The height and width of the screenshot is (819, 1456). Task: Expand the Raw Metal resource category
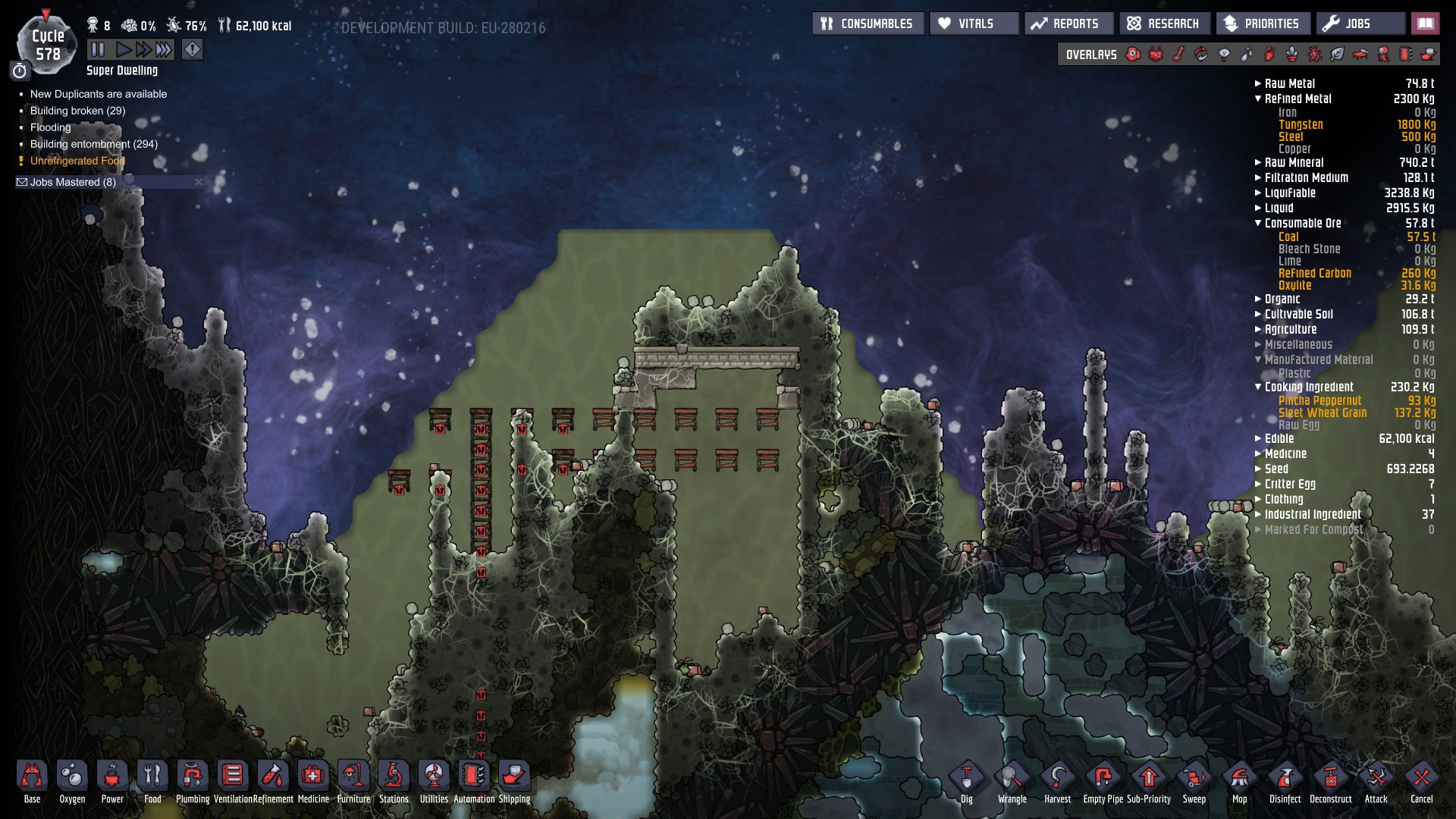coord(1259,83)
